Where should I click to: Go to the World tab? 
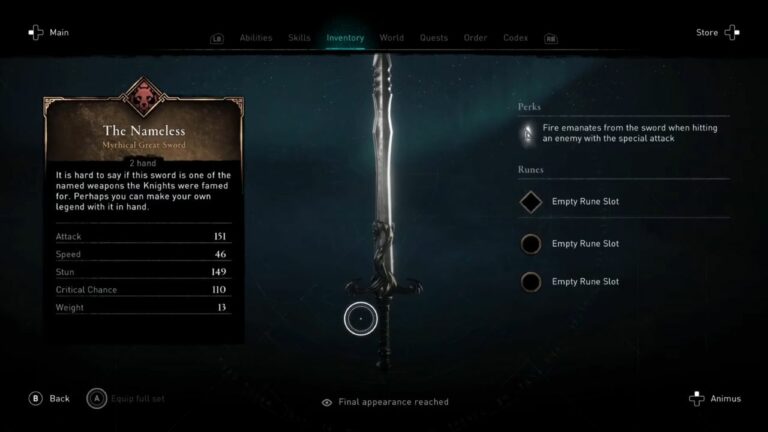tap(392, 38)
